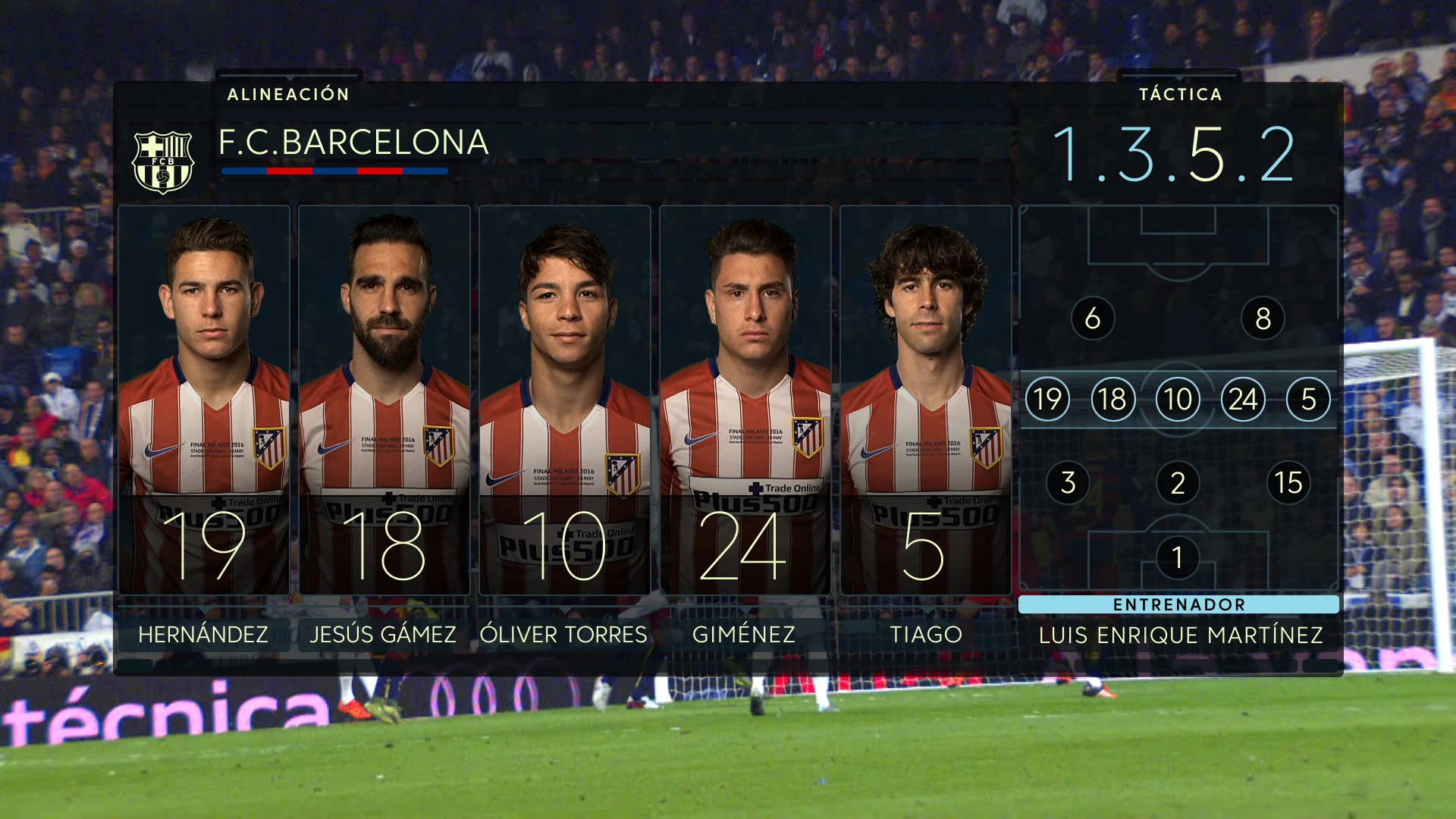The height and width of the screenshot is (819, 1456).
Task: Select player number 8 on the tactics board
Action: tap(1263, 319)
